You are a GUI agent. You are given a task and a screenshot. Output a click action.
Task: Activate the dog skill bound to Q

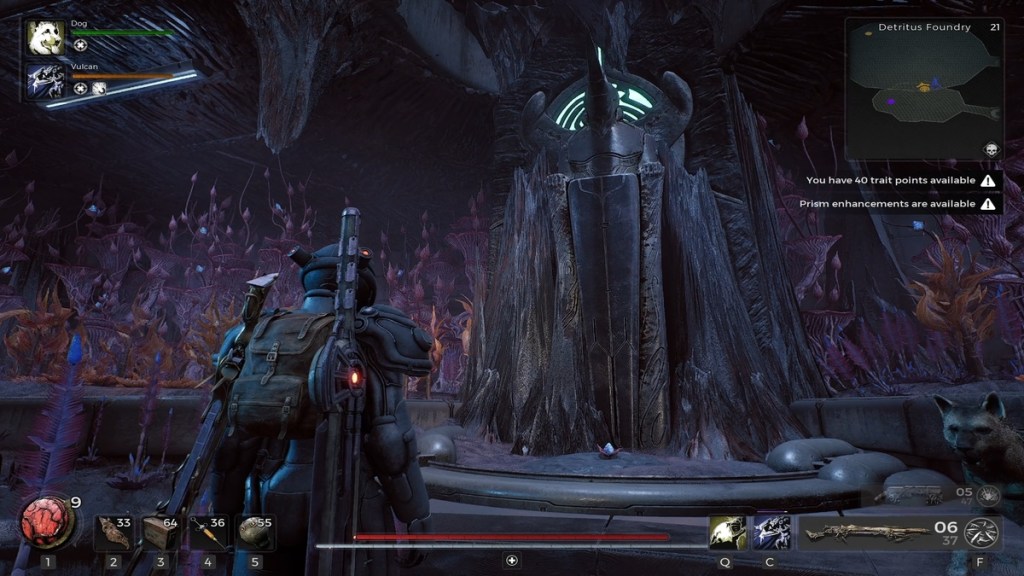[x=727, y=533]
